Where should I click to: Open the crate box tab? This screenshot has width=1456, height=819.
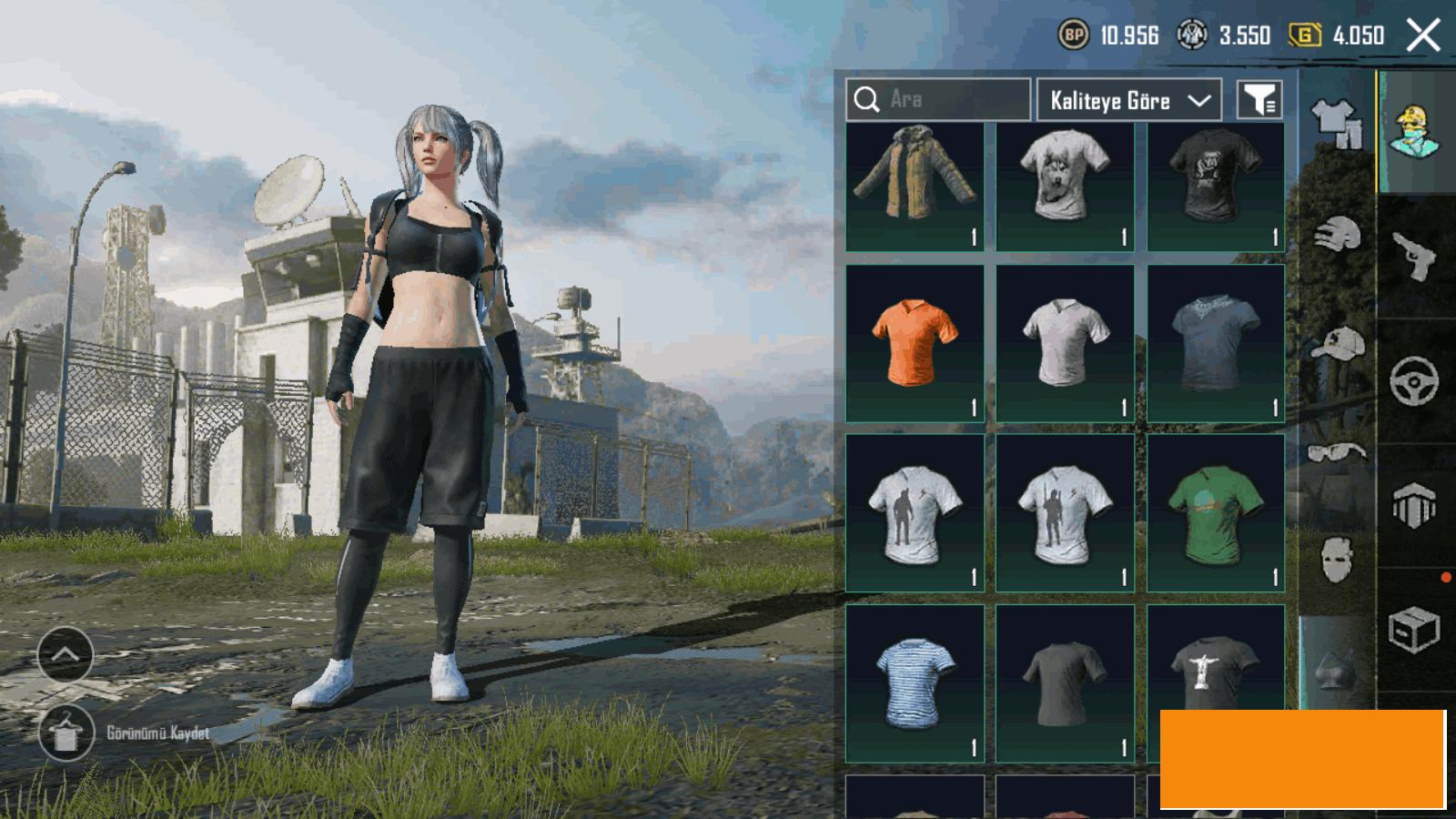coord(1414,630)
